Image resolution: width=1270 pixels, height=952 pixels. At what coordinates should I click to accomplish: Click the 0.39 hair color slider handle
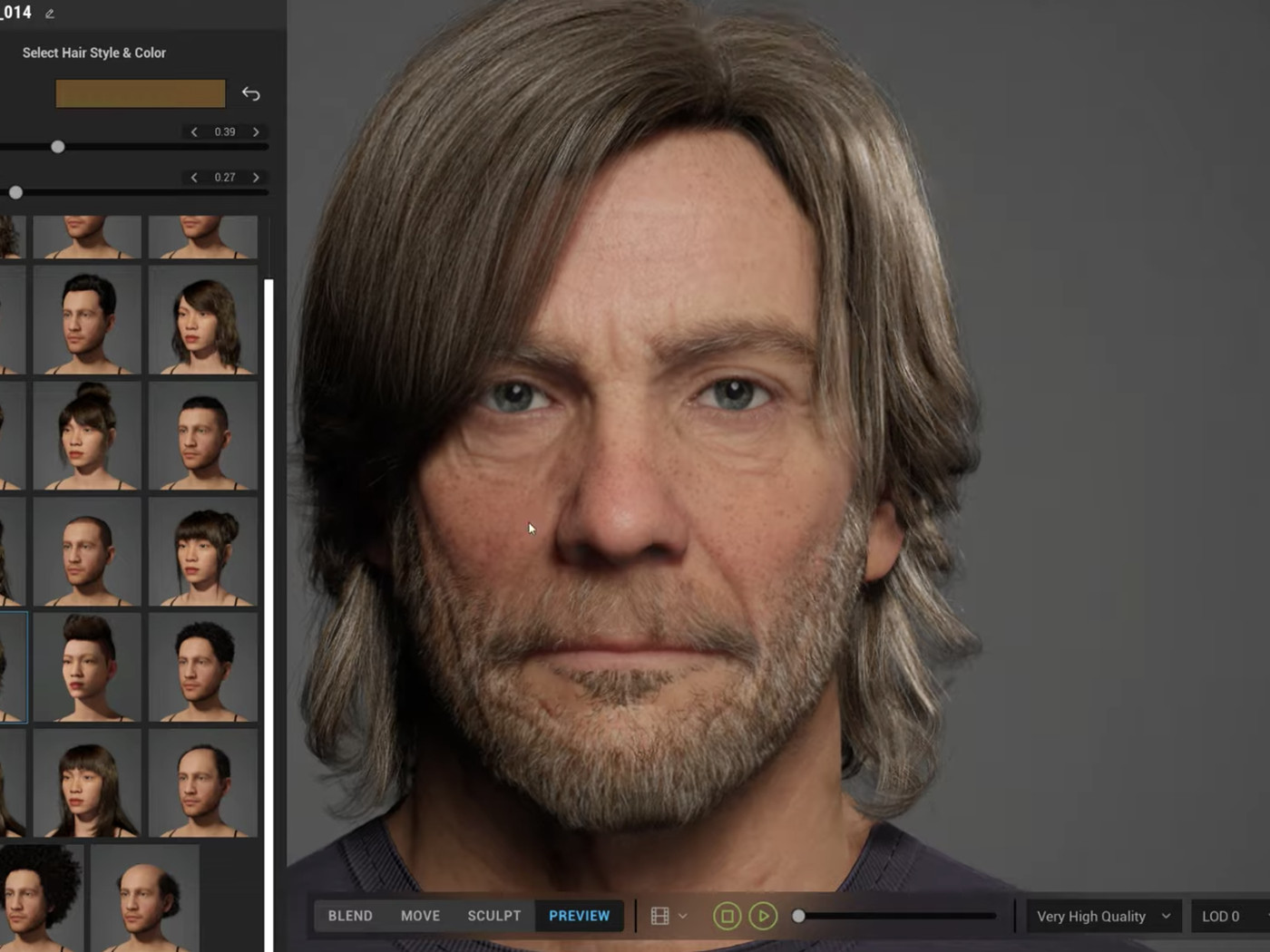58,146
